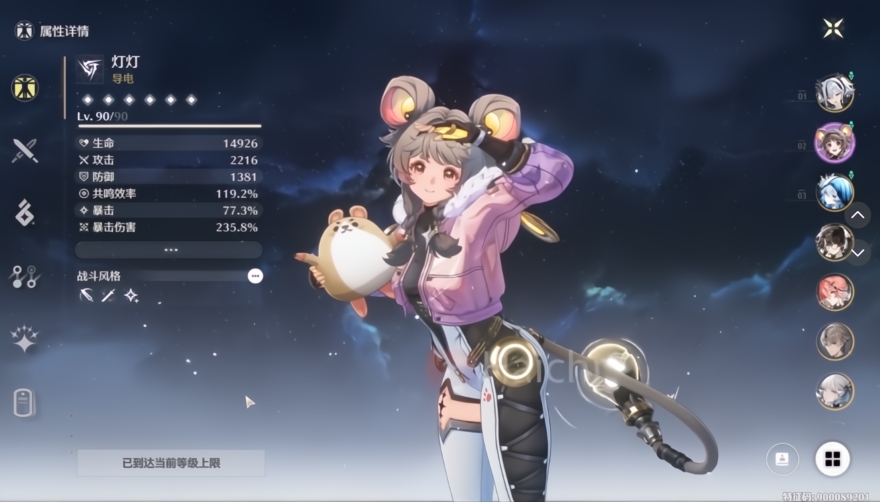Choose the red-haired character portrait
Image resolution: width=880 pixels, height=502 pixels.
(834, 292)
